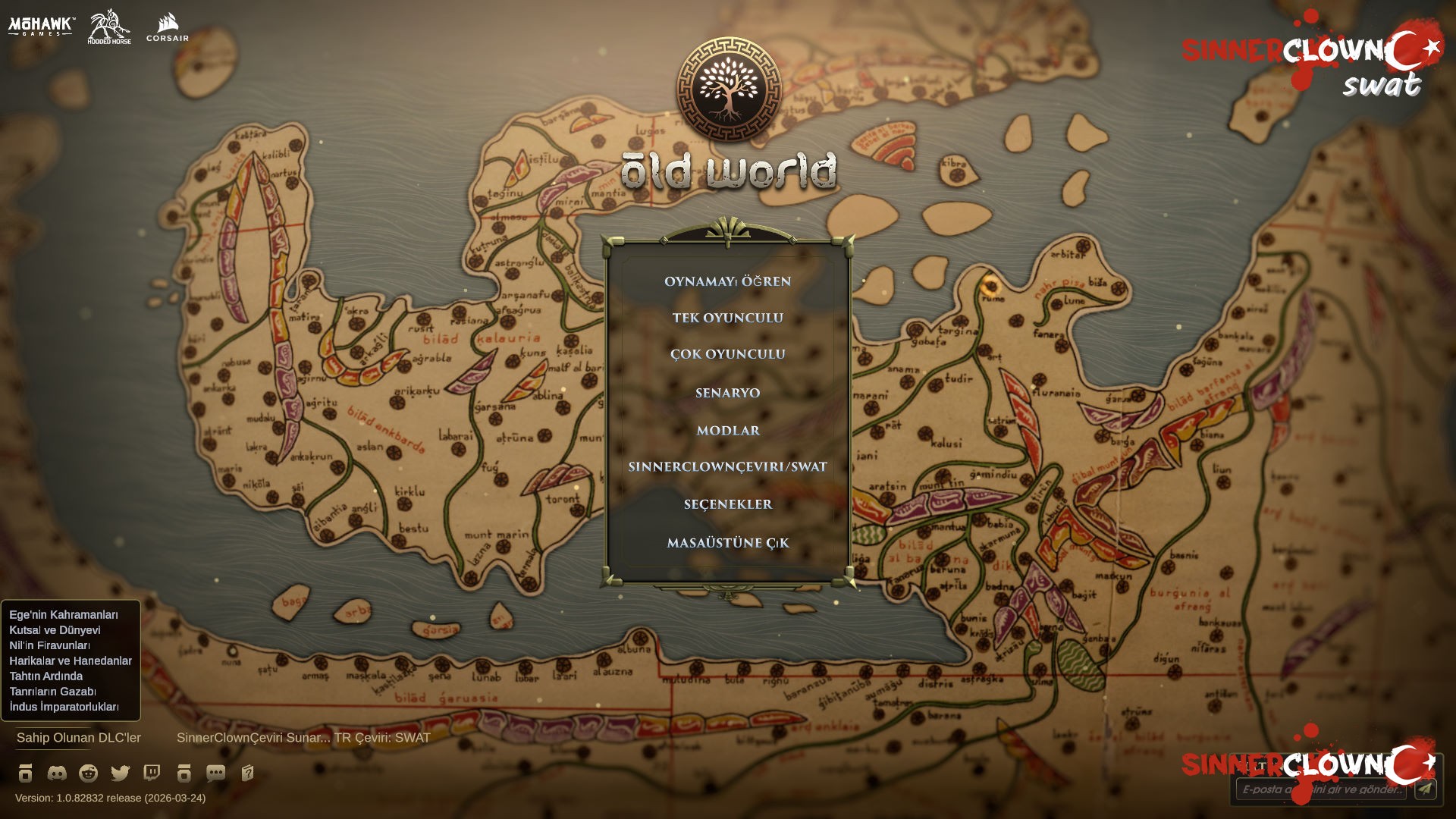The height and width of the screenshot is (819, 1456).
Task: Open the Modlar screen
Action: (728, 430)
